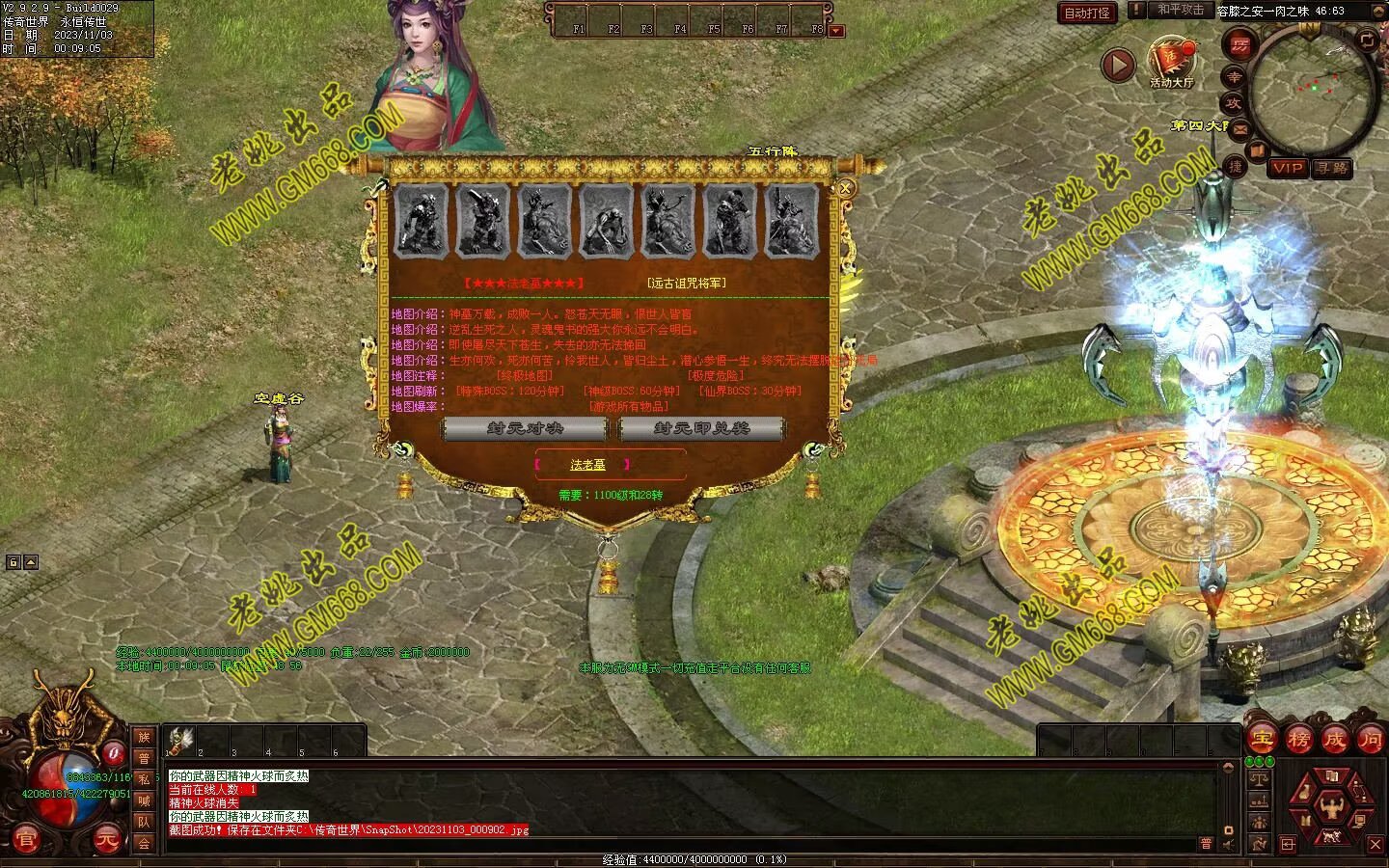Open the 榜 ranking button

[x=1297, y=741]
